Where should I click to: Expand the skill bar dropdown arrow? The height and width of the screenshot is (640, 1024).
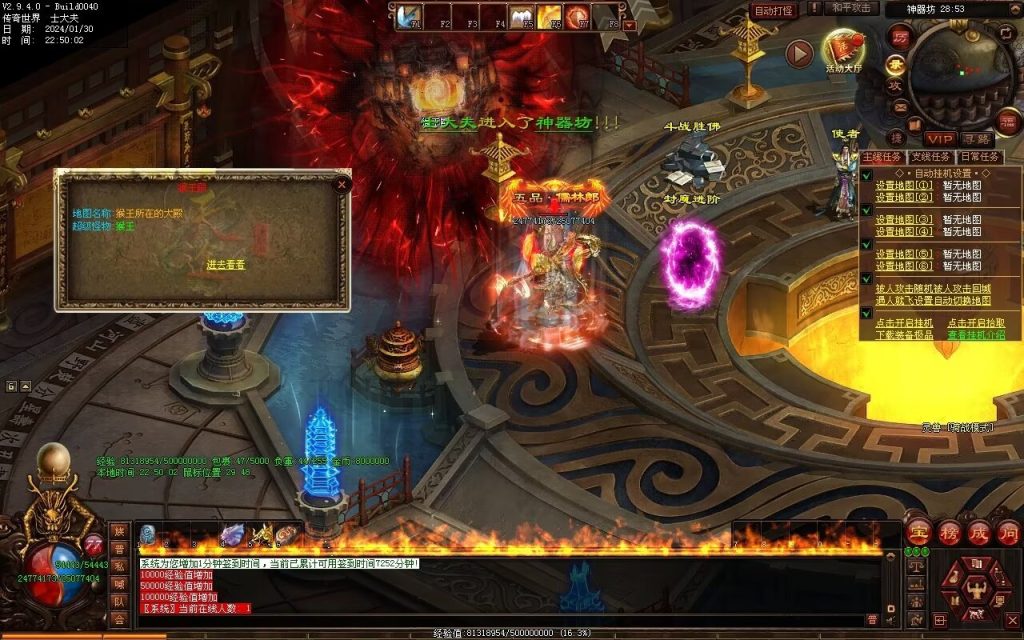(x=629, y=24)
